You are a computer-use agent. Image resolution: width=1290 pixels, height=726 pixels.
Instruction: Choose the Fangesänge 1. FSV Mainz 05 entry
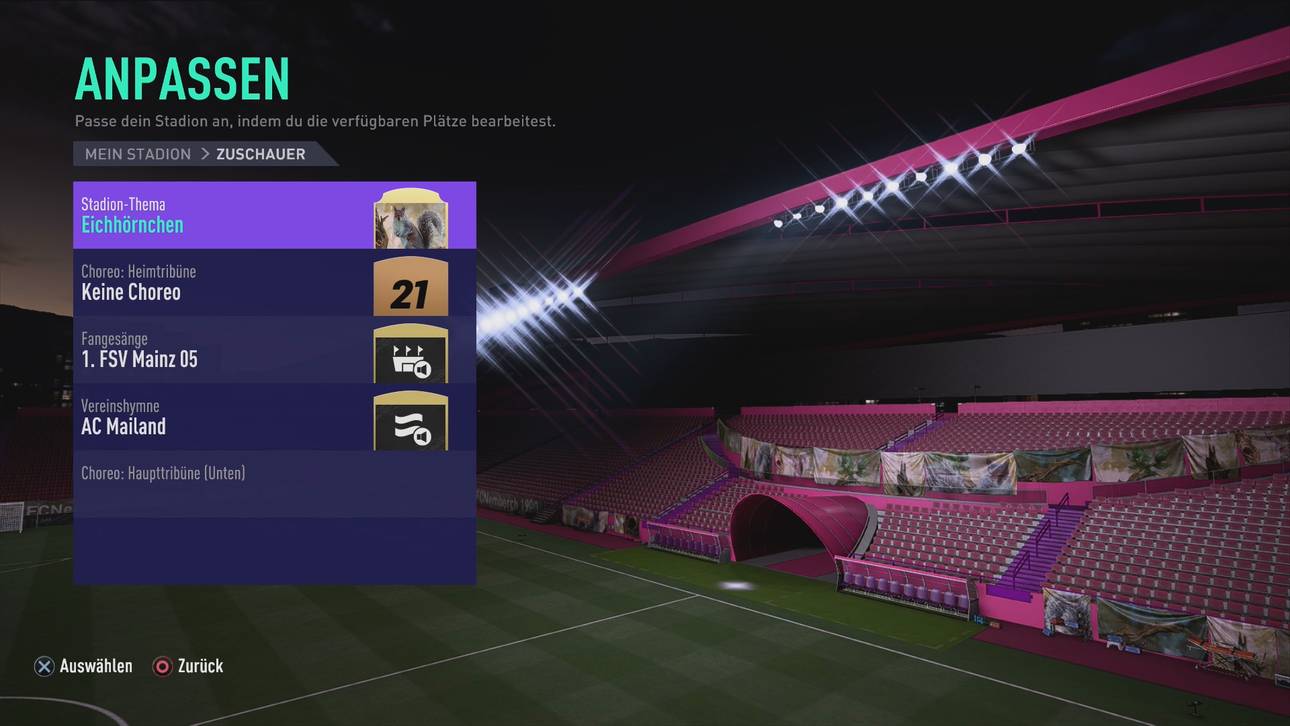click(x=220, y=350)
